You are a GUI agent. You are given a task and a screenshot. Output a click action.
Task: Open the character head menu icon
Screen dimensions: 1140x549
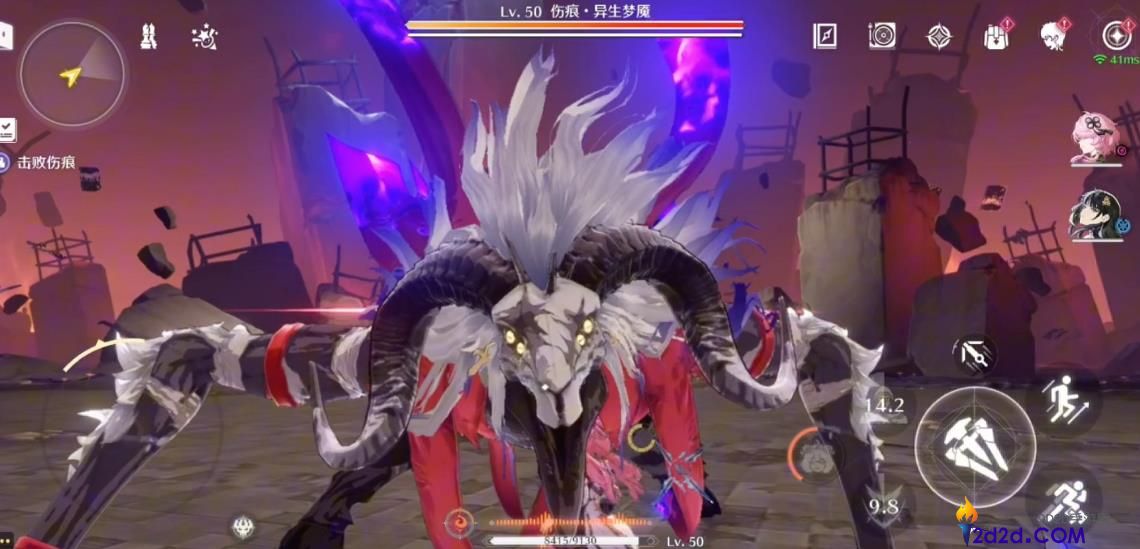click(x=1053, y=36)
